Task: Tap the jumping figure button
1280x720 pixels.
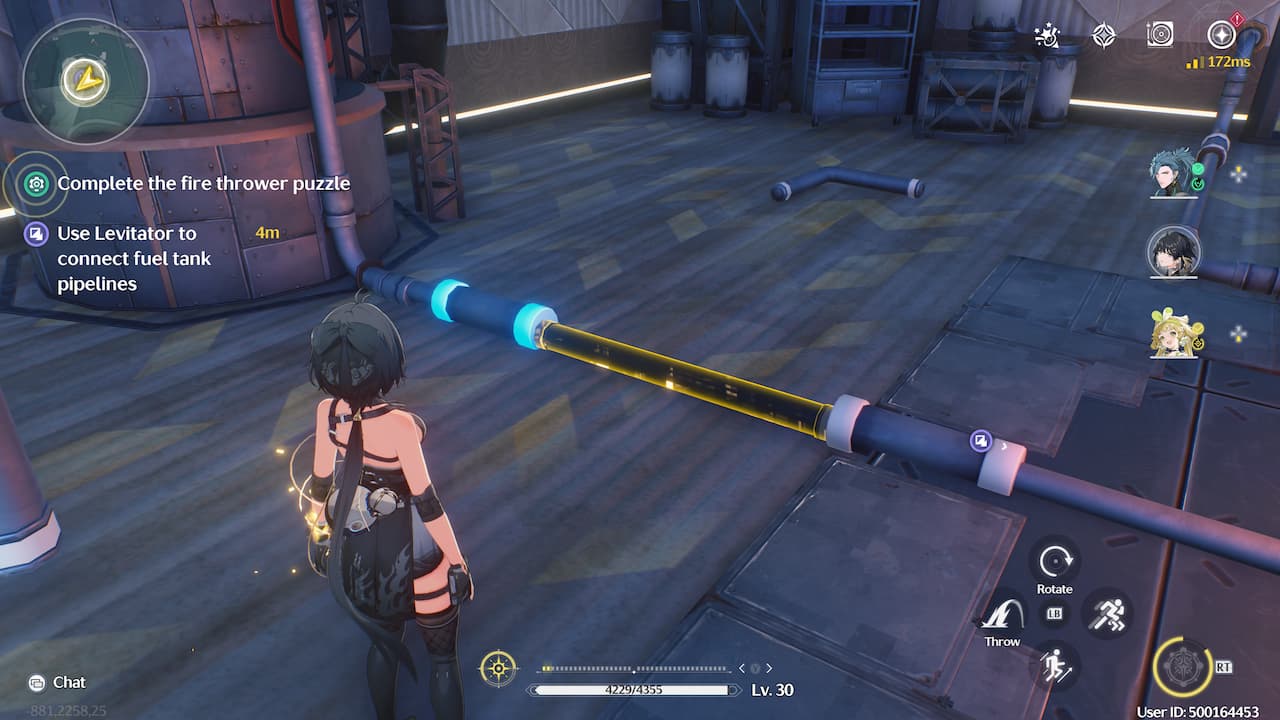Action: click(1054, 664)
